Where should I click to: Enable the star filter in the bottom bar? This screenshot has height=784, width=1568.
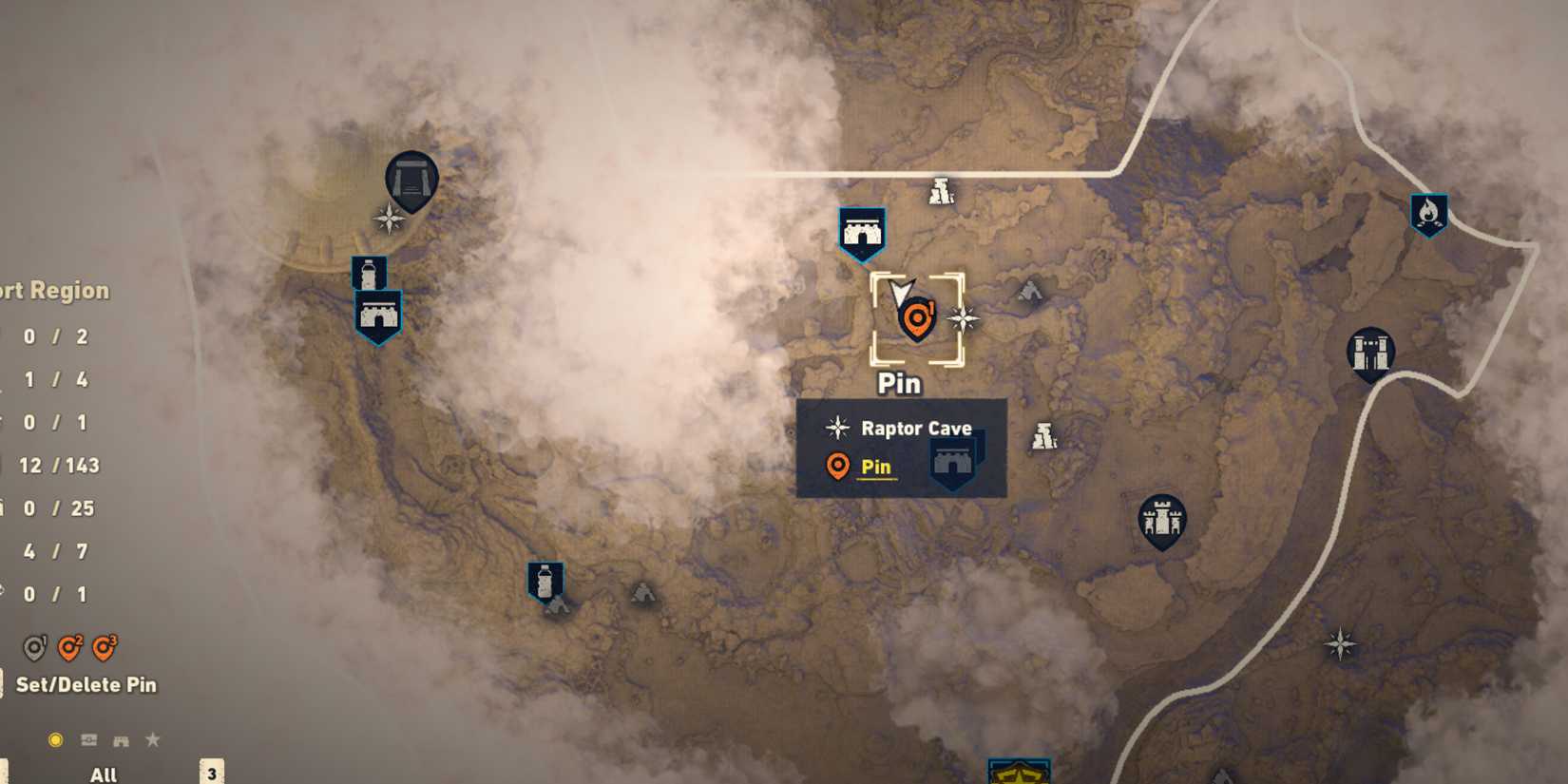coord(152,738)
